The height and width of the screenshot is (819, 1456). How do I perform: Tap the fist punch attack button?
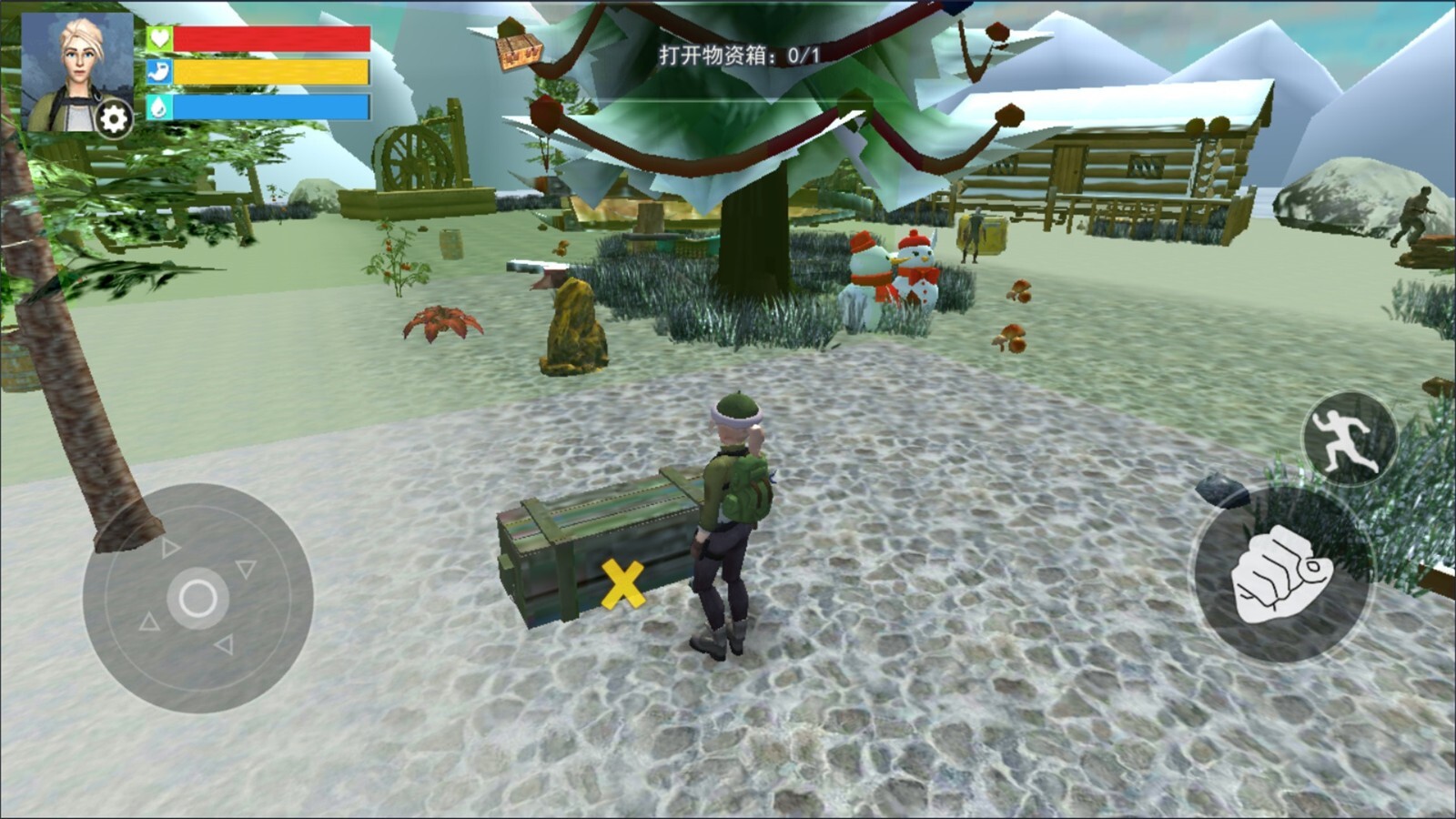[x=1283, y=575]
